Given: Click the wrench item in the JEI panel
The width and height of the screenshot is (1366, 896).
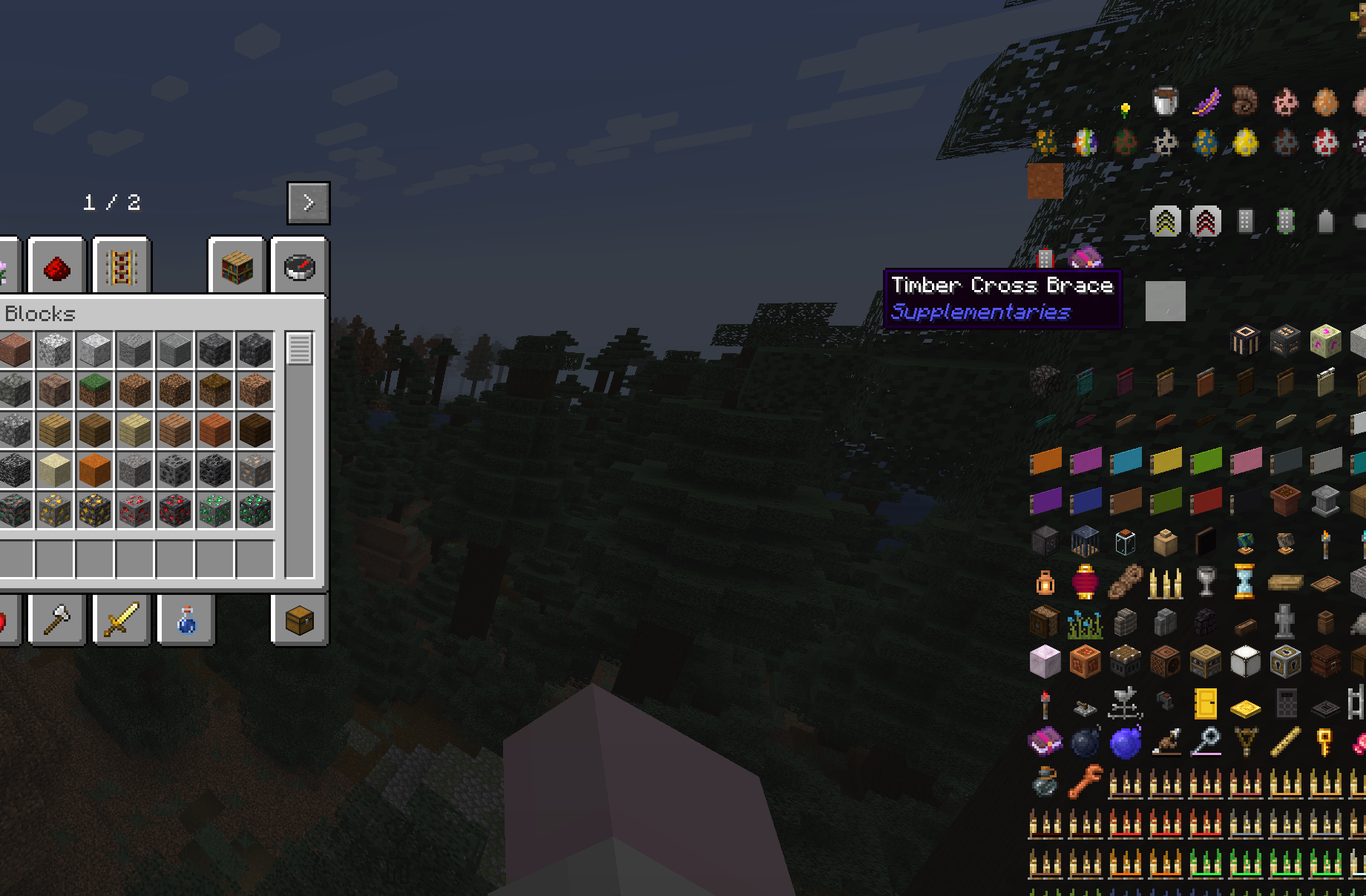Looking at the screenshot, I should pyautogui.click(x=1086, y=780).
